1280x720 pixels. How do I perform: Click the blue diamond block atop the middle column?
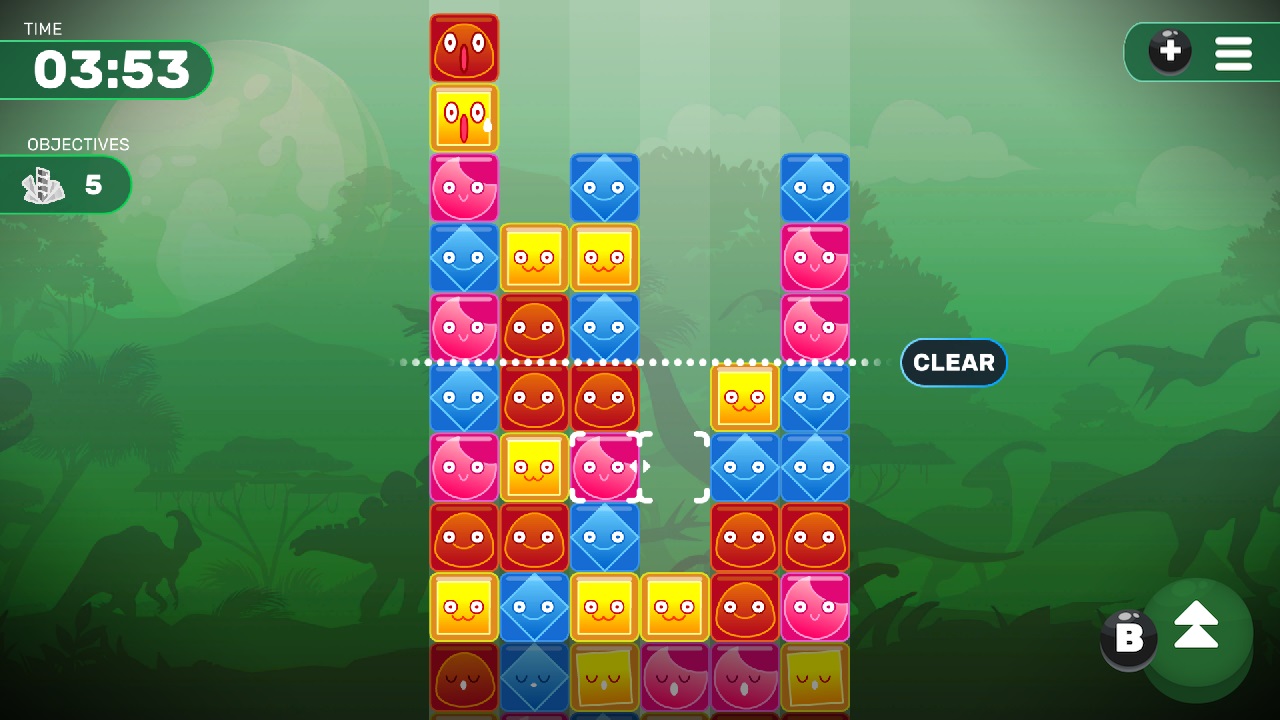point(605,187)
